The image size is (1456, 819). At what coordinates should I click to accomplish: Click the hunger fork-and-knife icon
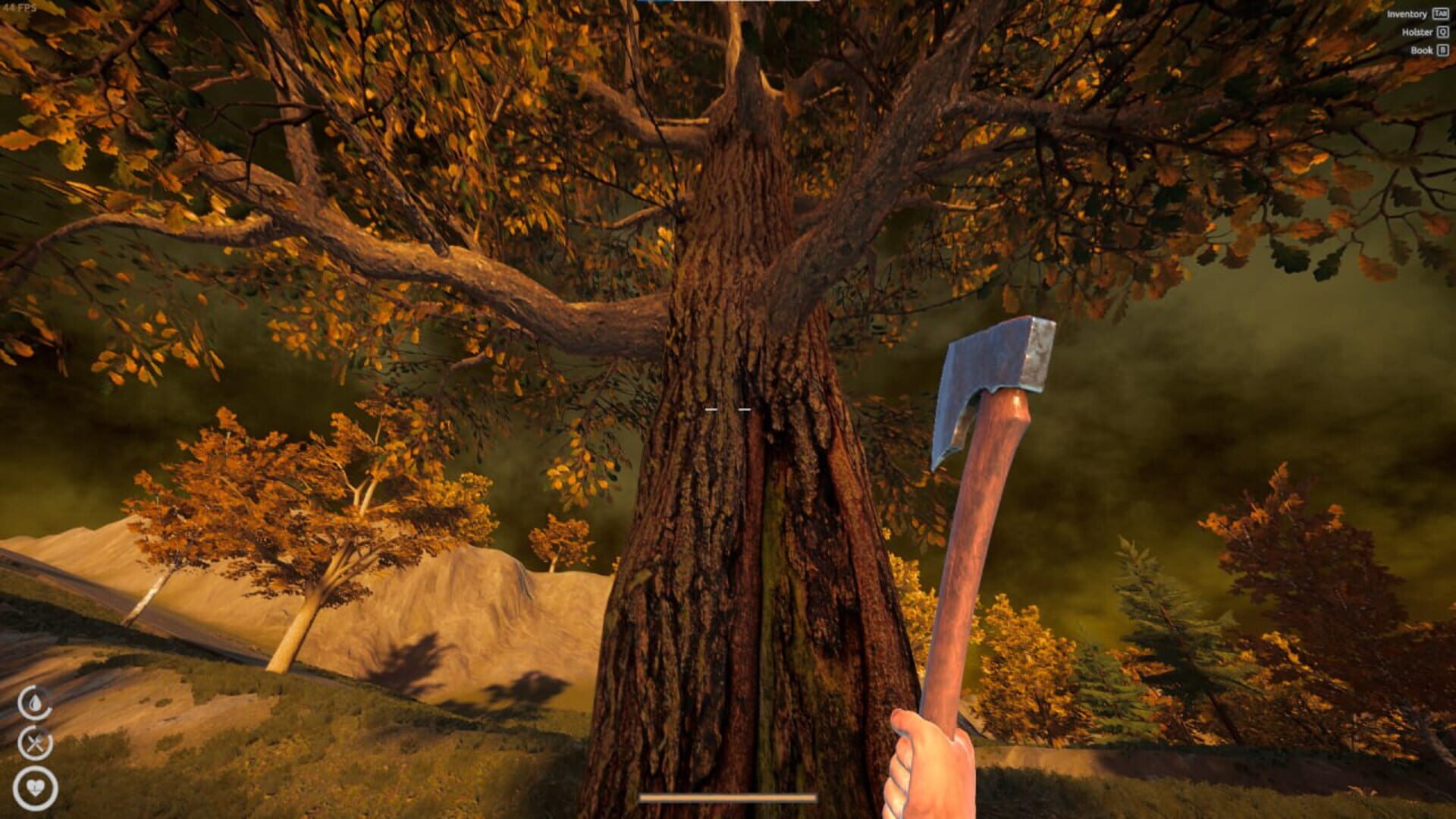pos(36,744)
